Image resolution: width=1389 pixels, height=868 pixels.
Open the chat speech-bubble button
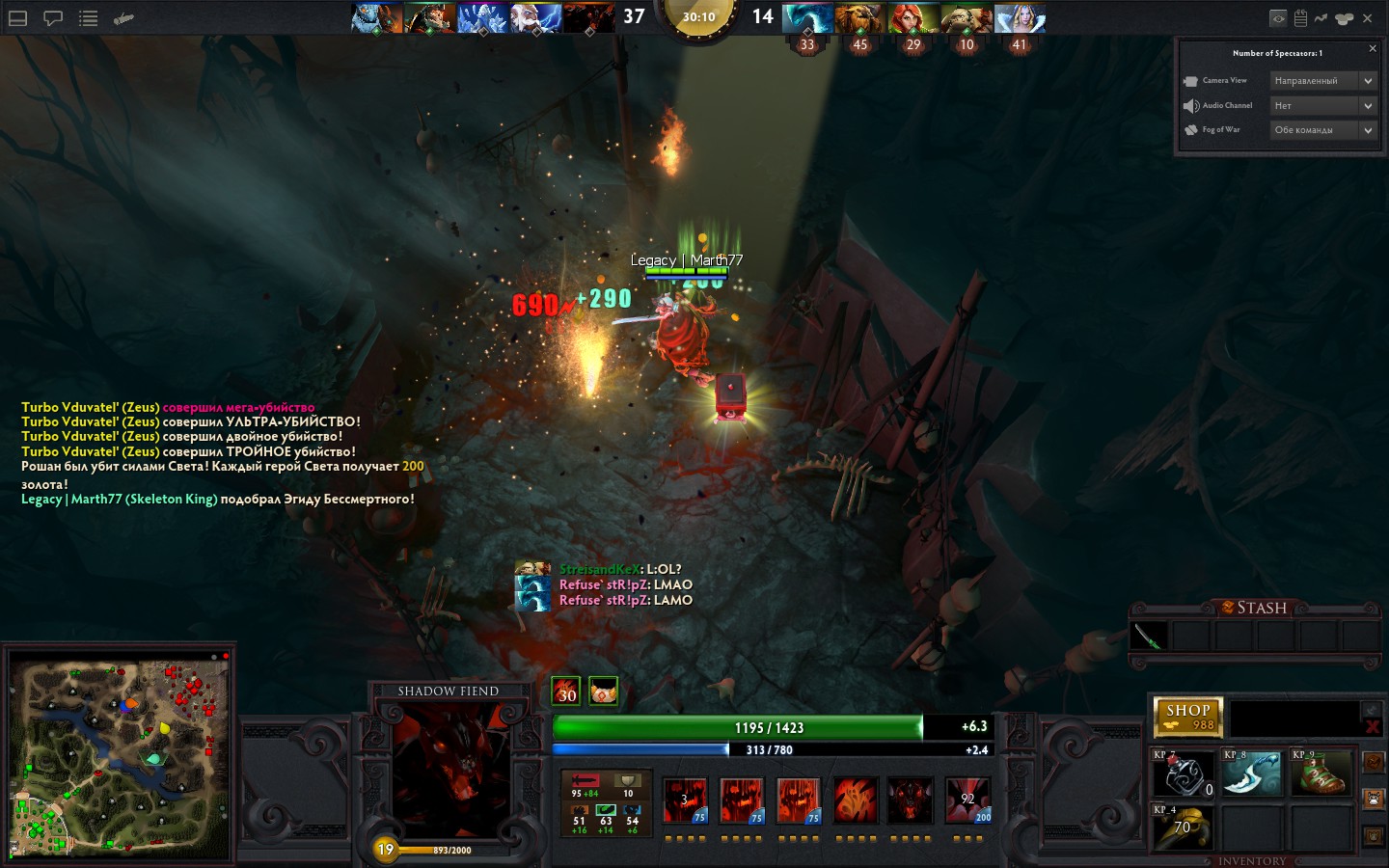53,18
